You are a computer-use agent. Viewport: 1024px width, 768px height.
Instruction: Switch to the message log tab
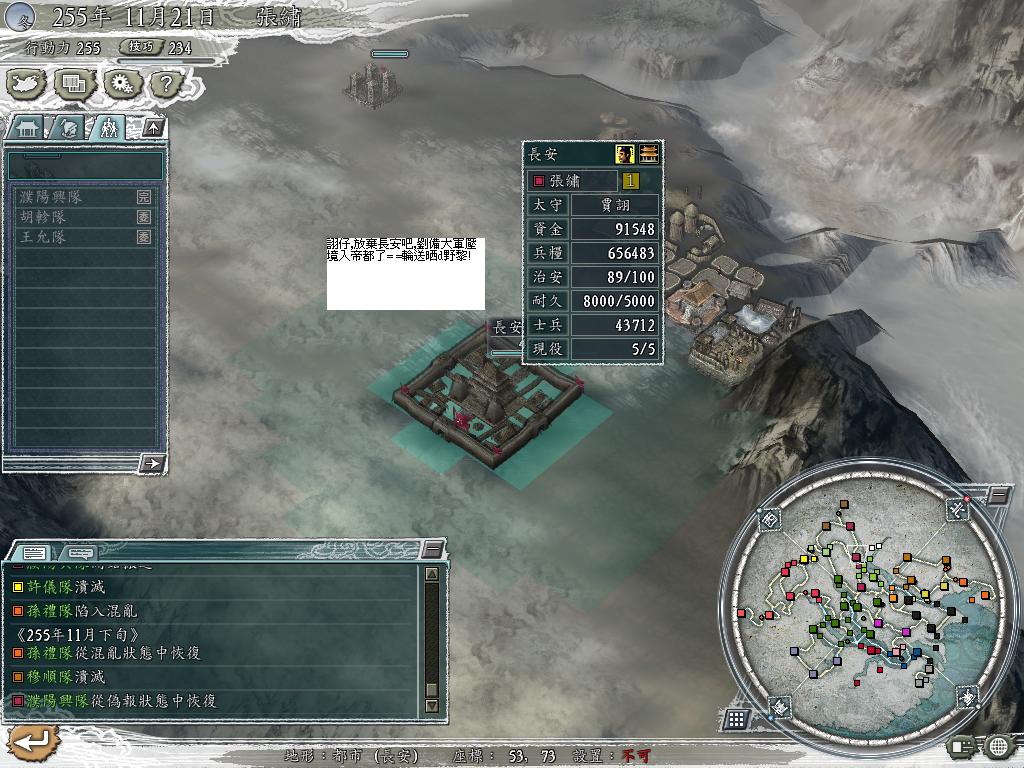pyautogui.click(x=33, y=552)
